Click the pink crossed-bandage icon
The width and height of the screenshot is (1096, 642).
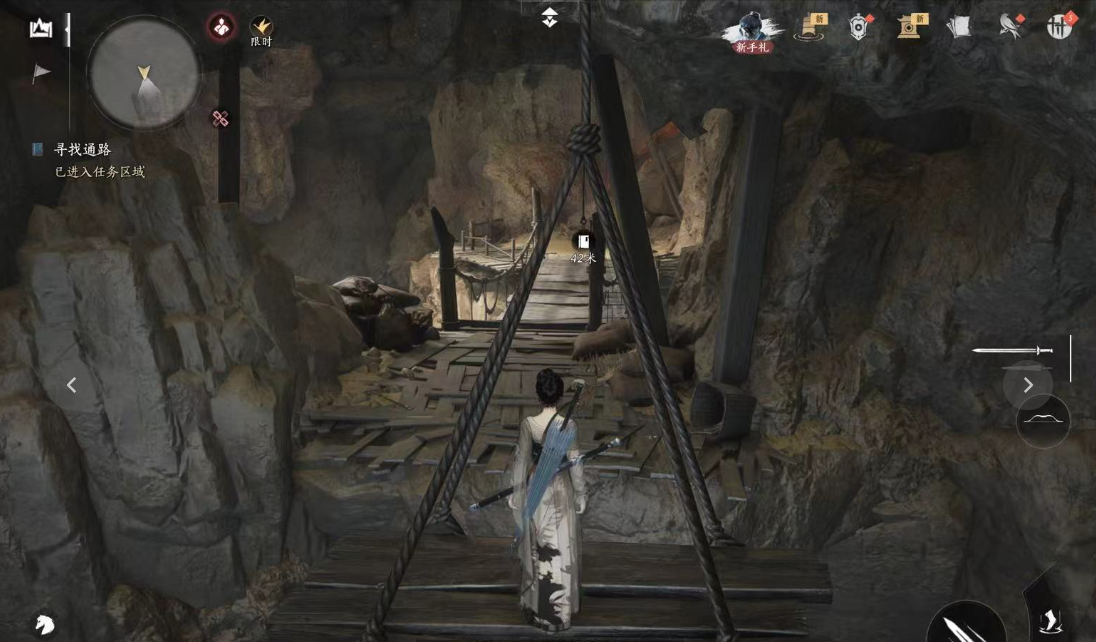click(x=221, y=119)
